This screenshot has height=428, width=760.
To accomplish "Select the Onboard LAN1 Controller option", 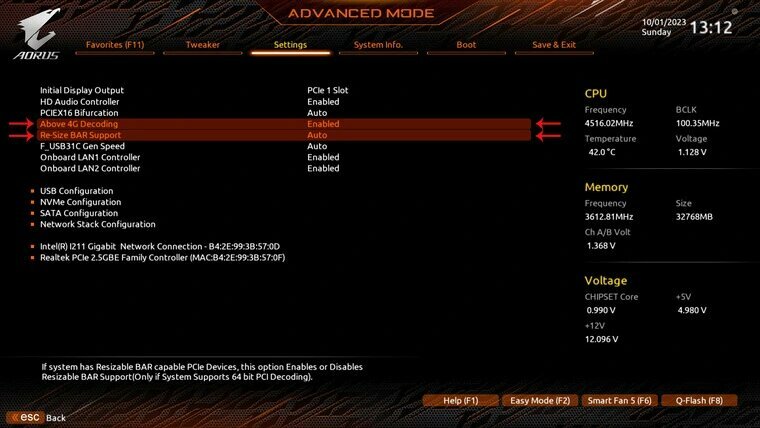I will point(91,157).
